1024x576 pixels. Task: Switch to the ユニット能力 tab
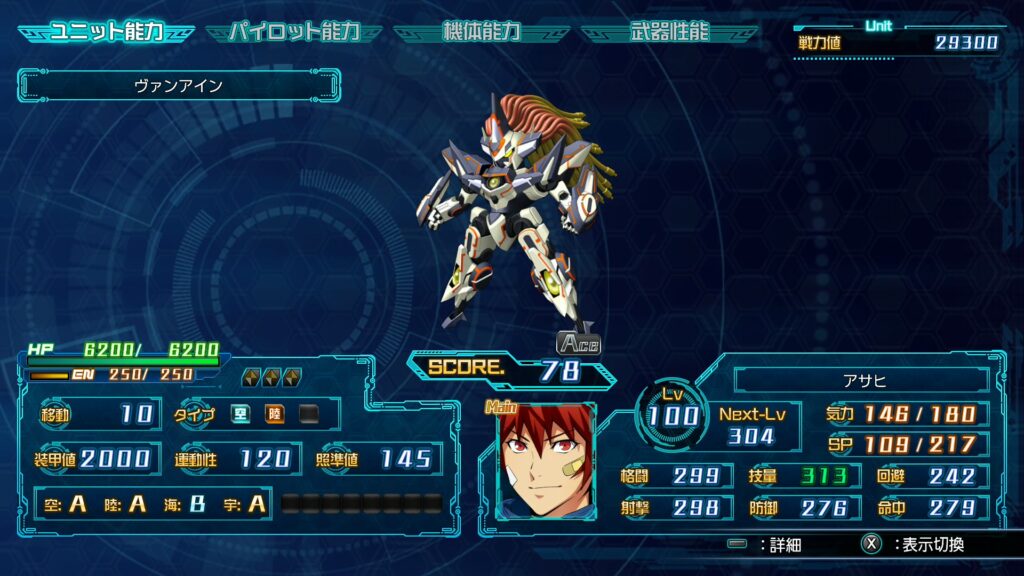108,32
